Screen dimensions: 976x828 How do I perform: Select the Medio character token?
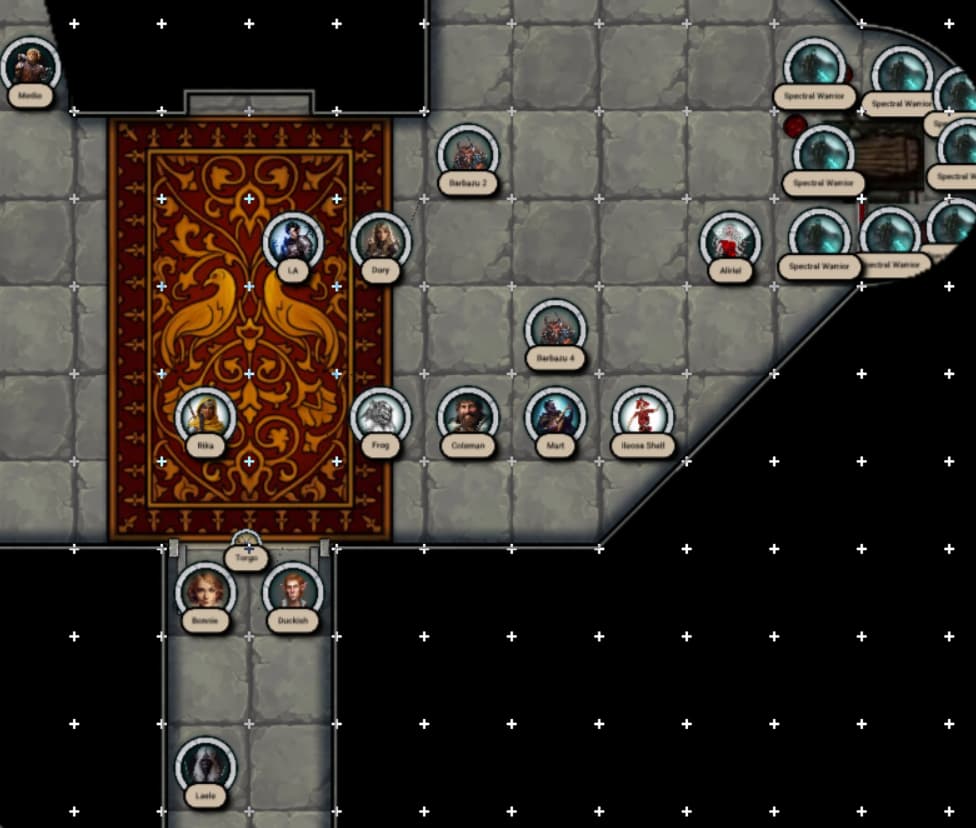click(x=30, y=66)
